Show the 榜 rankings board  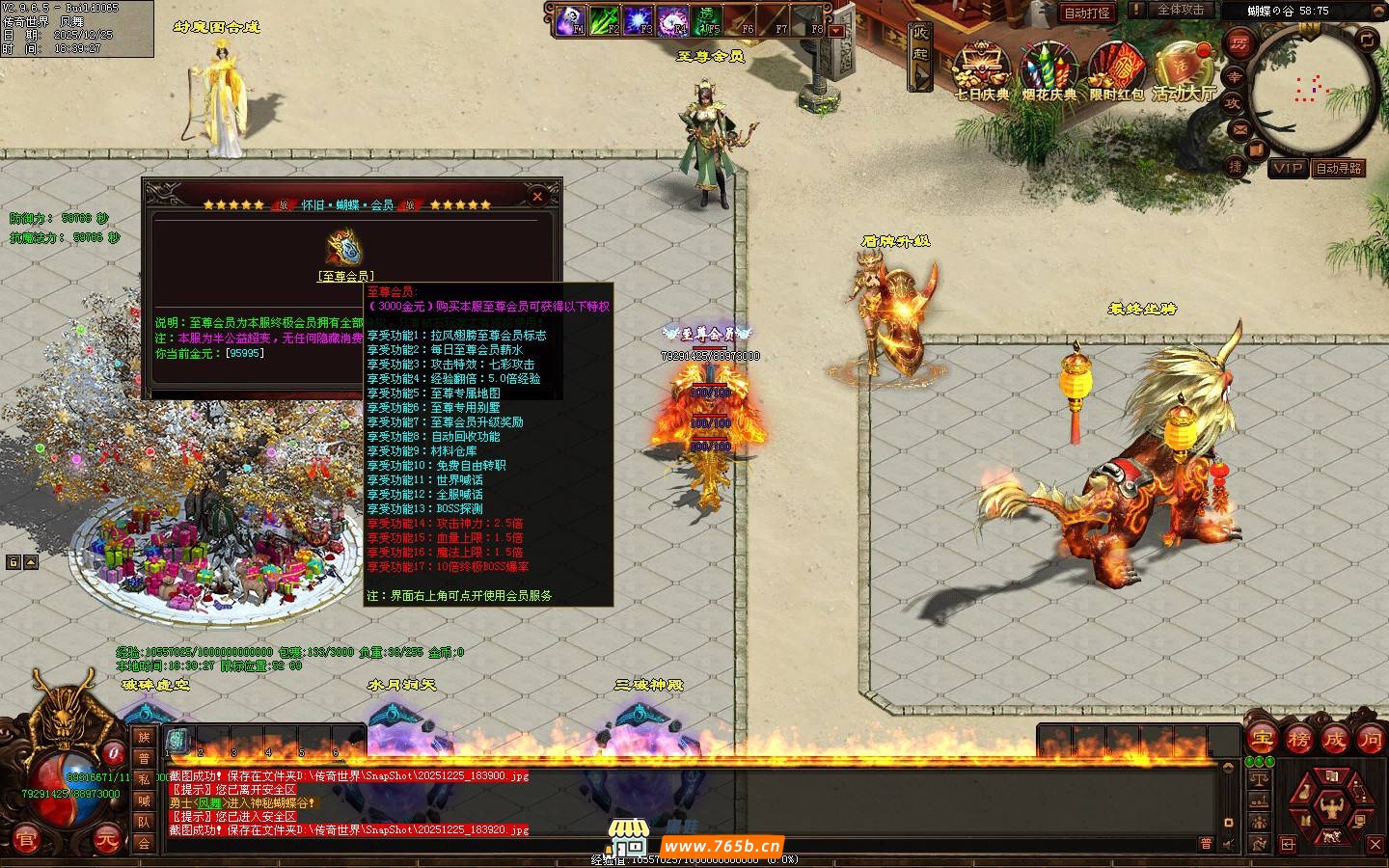point(1297,740)
